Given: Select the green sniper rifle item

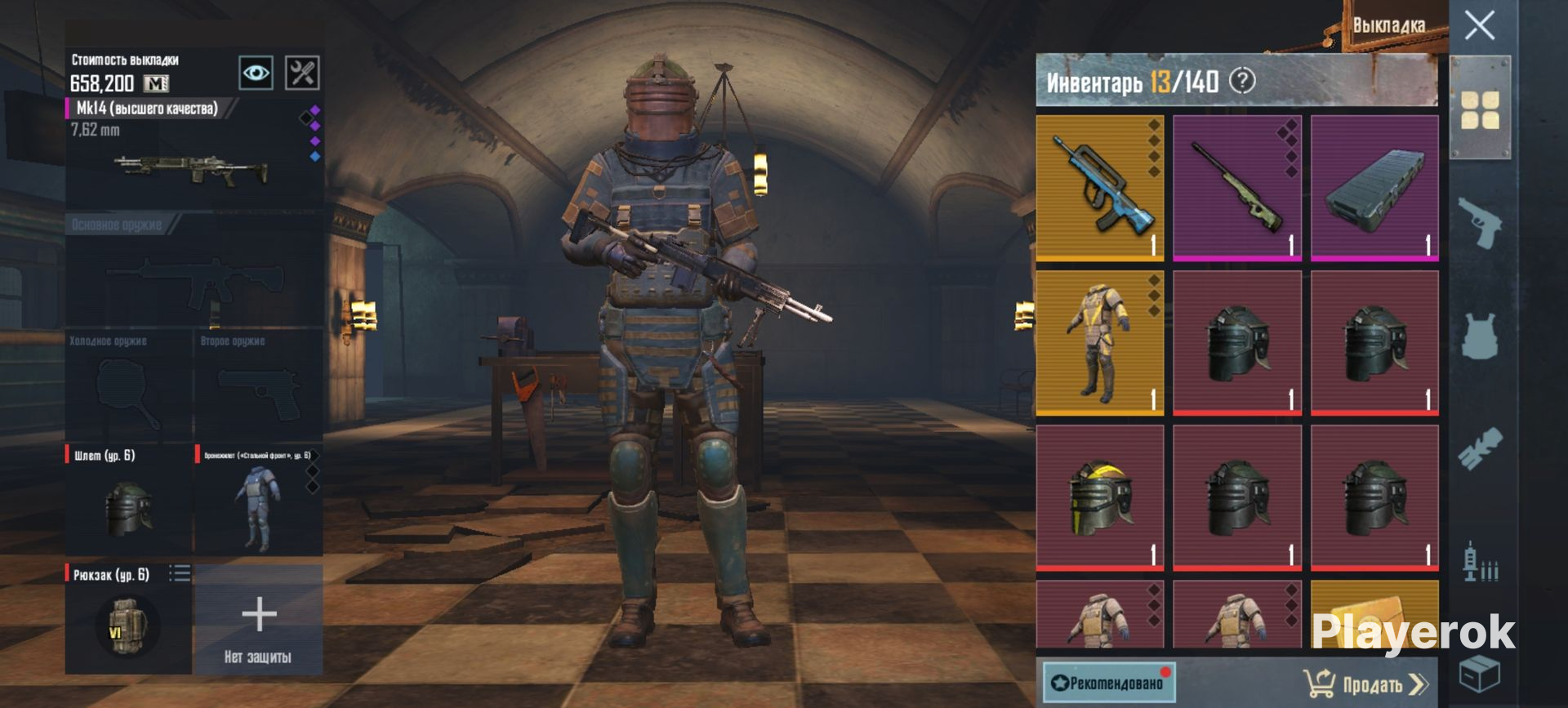Looking at the screenshot, I should coord(1237,188).
